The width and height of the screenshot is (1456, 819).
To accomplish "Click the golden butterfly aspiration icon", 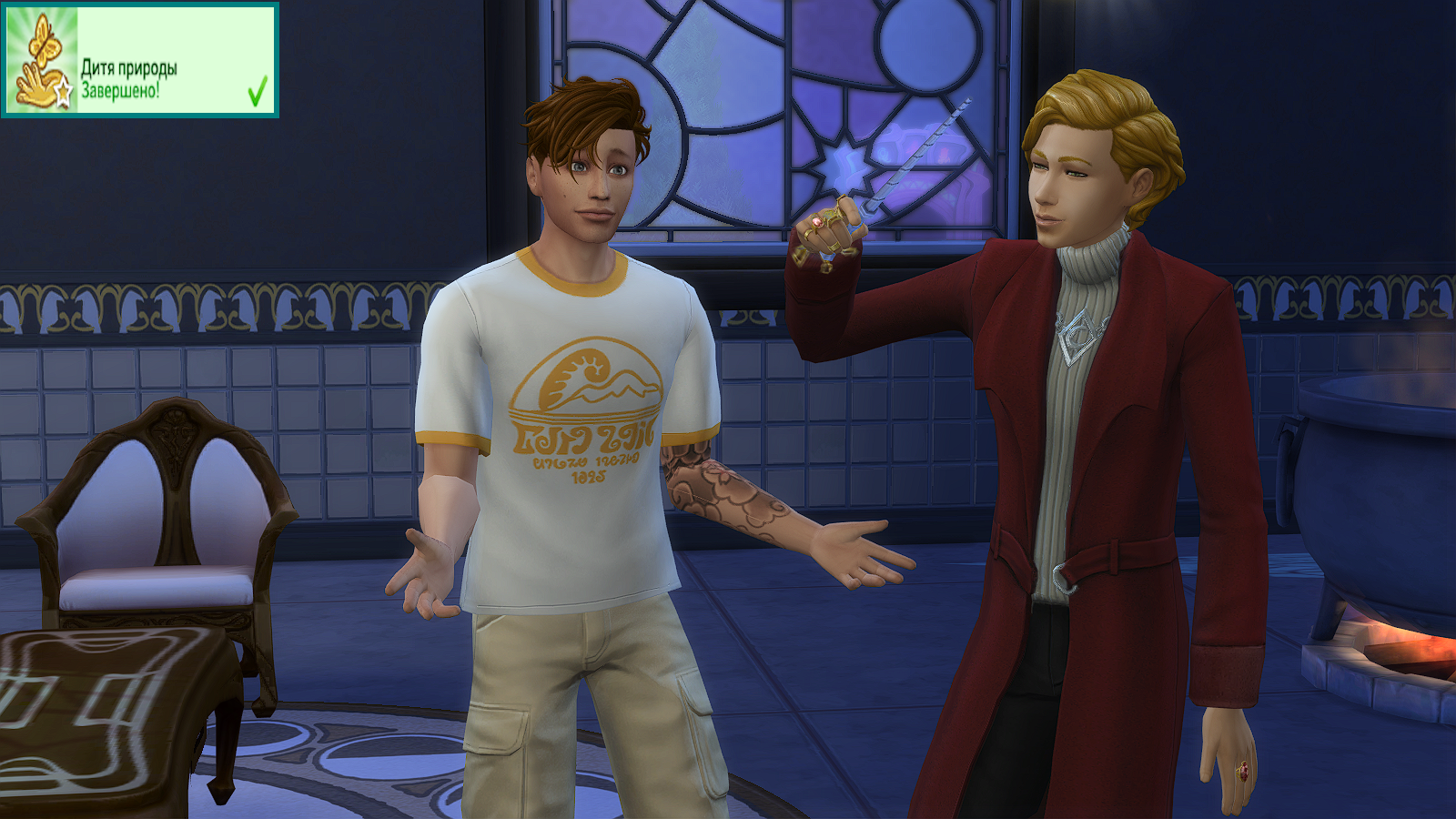I will 41,61.
